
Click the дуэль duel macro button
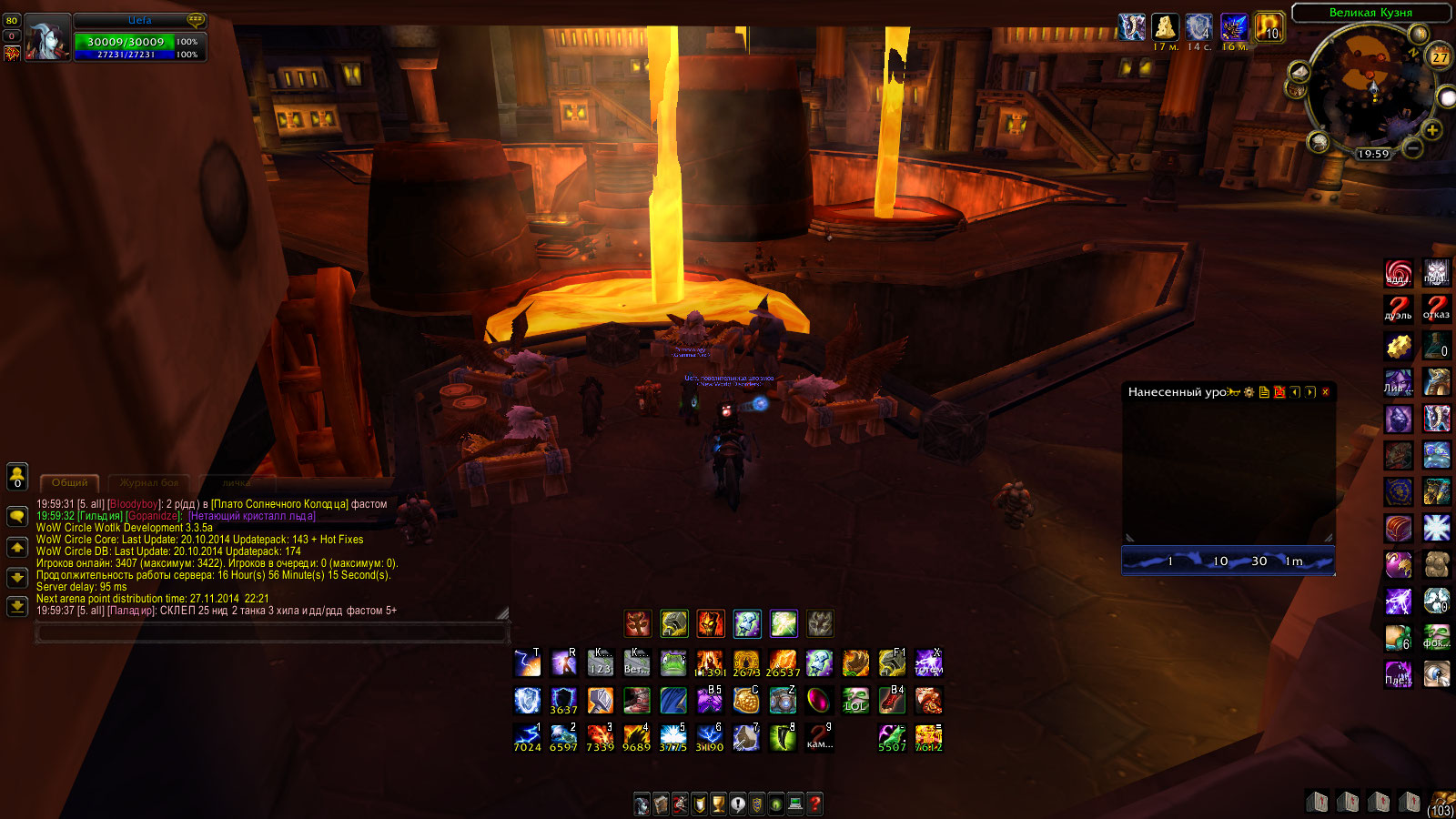[x=1399, y=308]
